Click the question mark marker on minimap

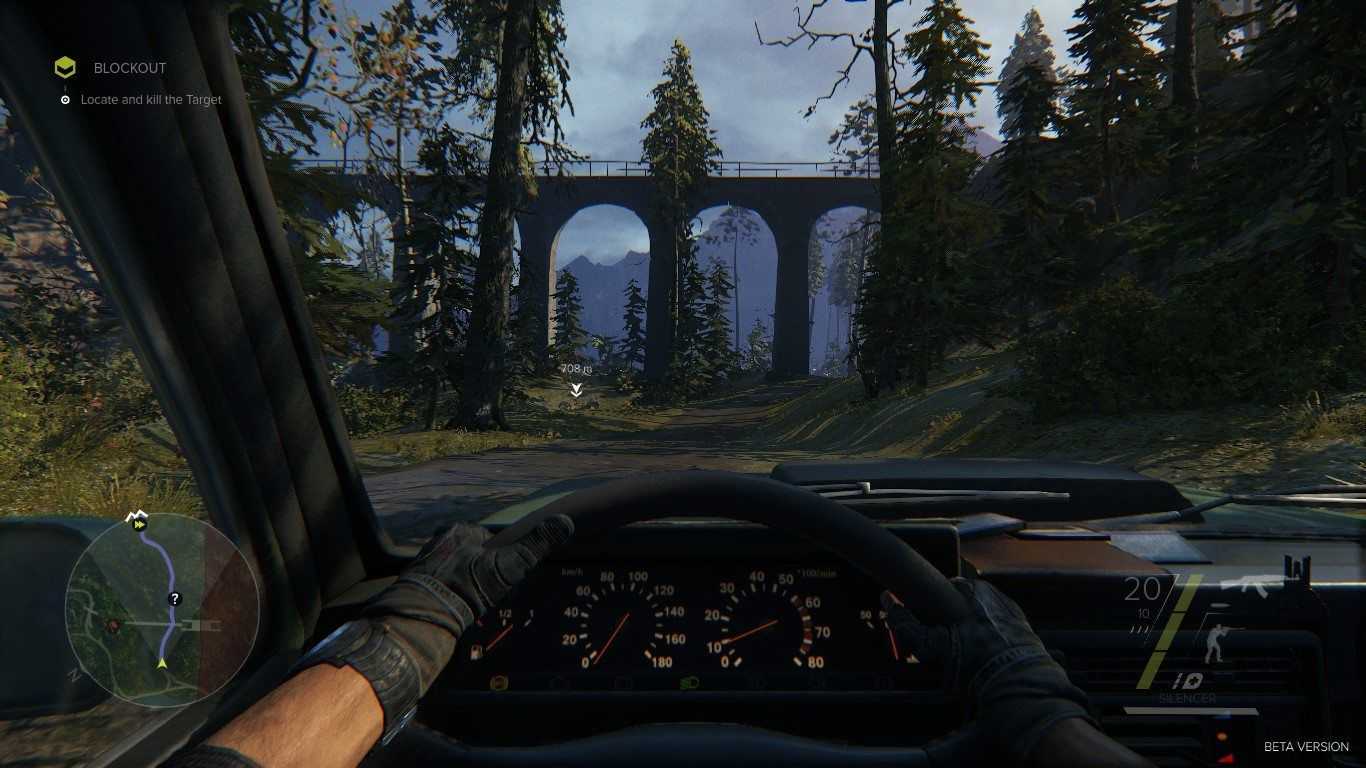[x=175, y=599]
